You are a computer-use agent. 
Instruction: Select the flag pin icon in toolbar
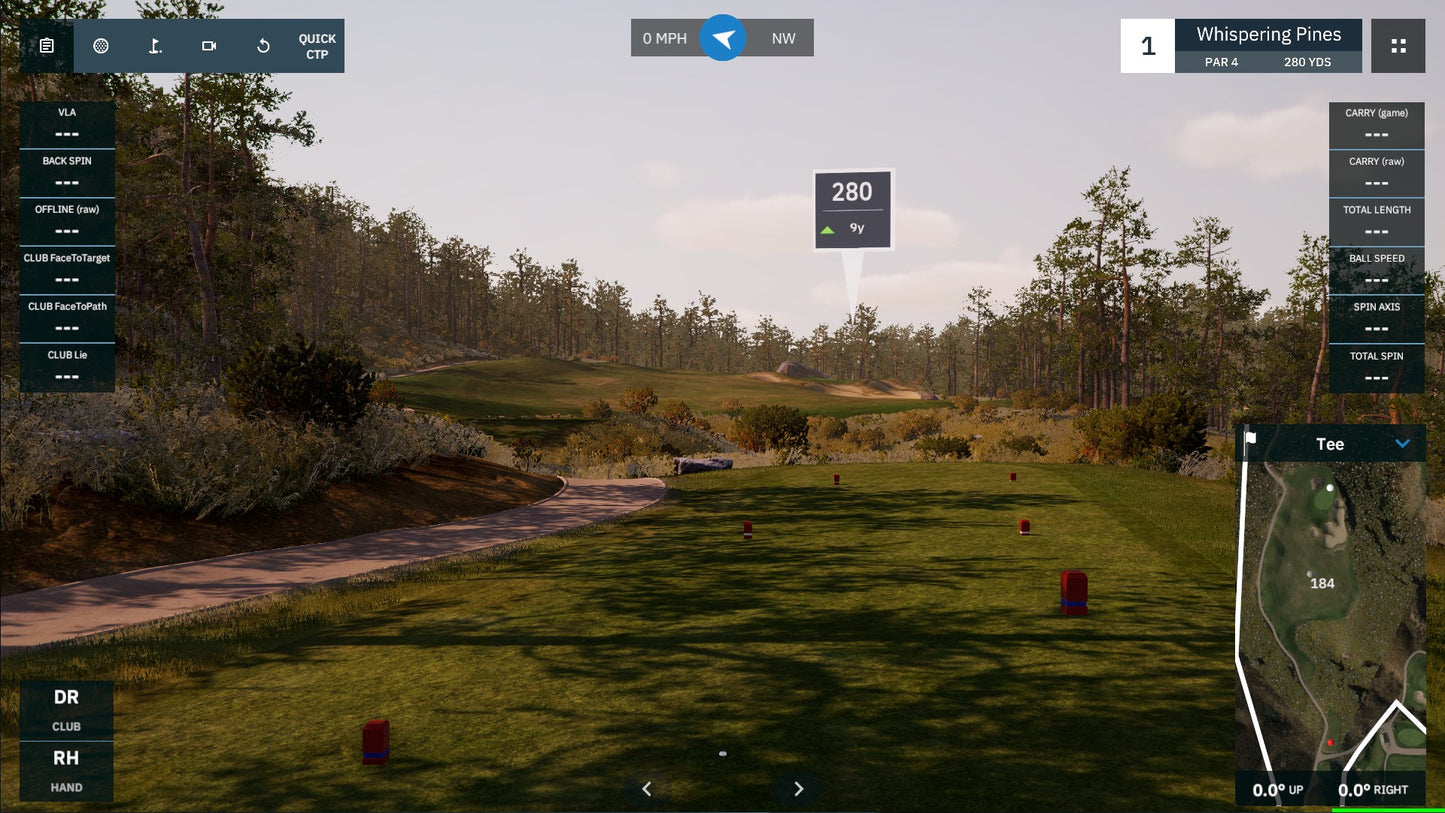[155, 46]
